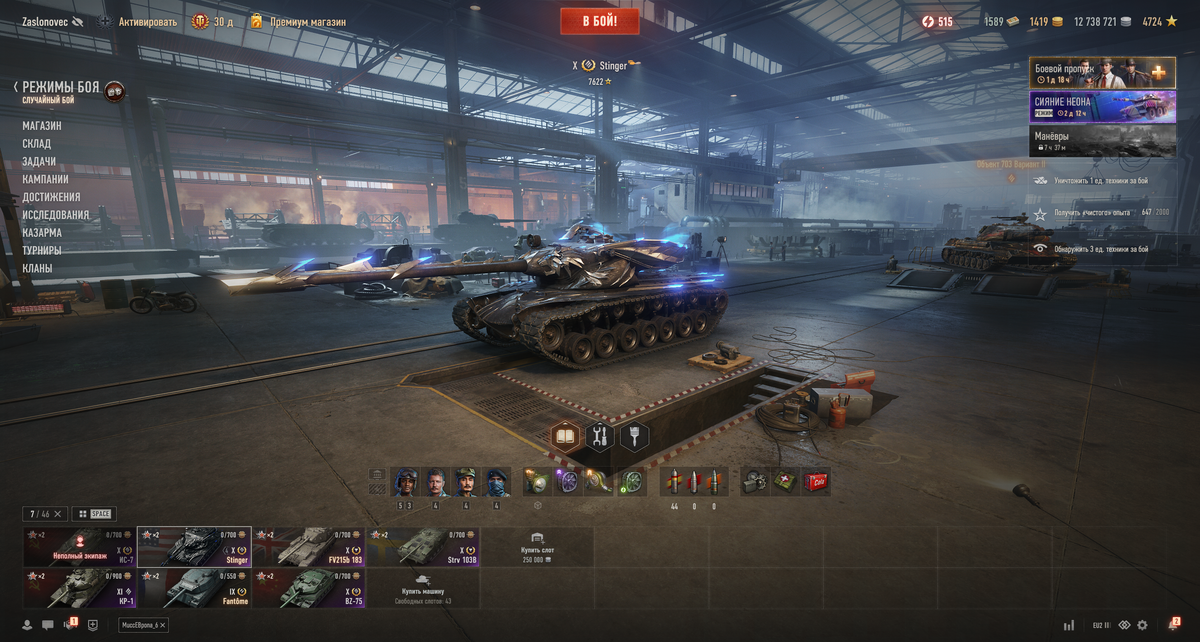The image size is (1200, 642).
Task: Show the «Казарма» crew barracks
Action: 42,233
